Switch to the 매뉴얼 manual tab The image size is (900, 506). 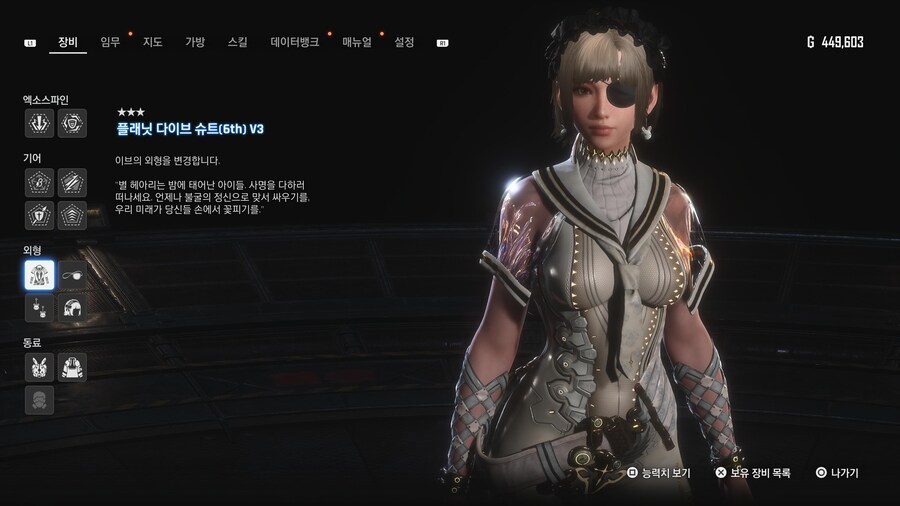click(357, 42)
